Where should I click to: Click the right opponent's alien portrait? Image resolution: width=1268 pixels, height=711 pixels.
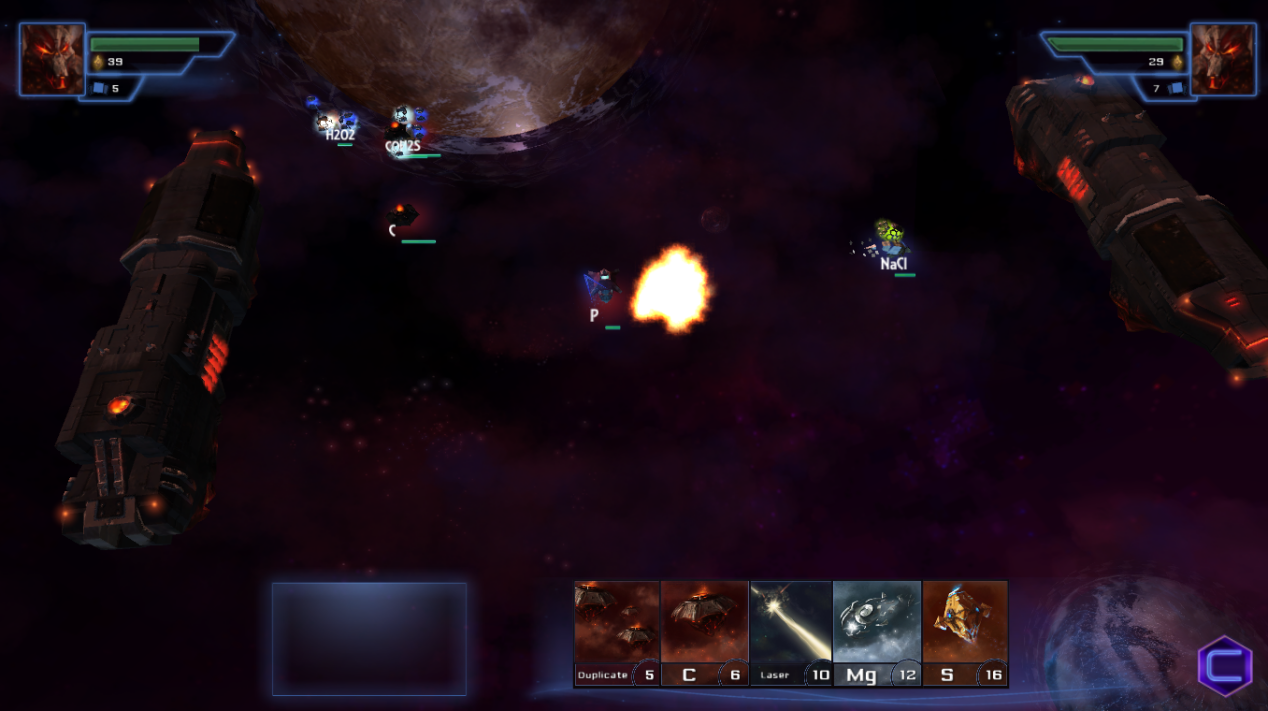[1222, 59]
